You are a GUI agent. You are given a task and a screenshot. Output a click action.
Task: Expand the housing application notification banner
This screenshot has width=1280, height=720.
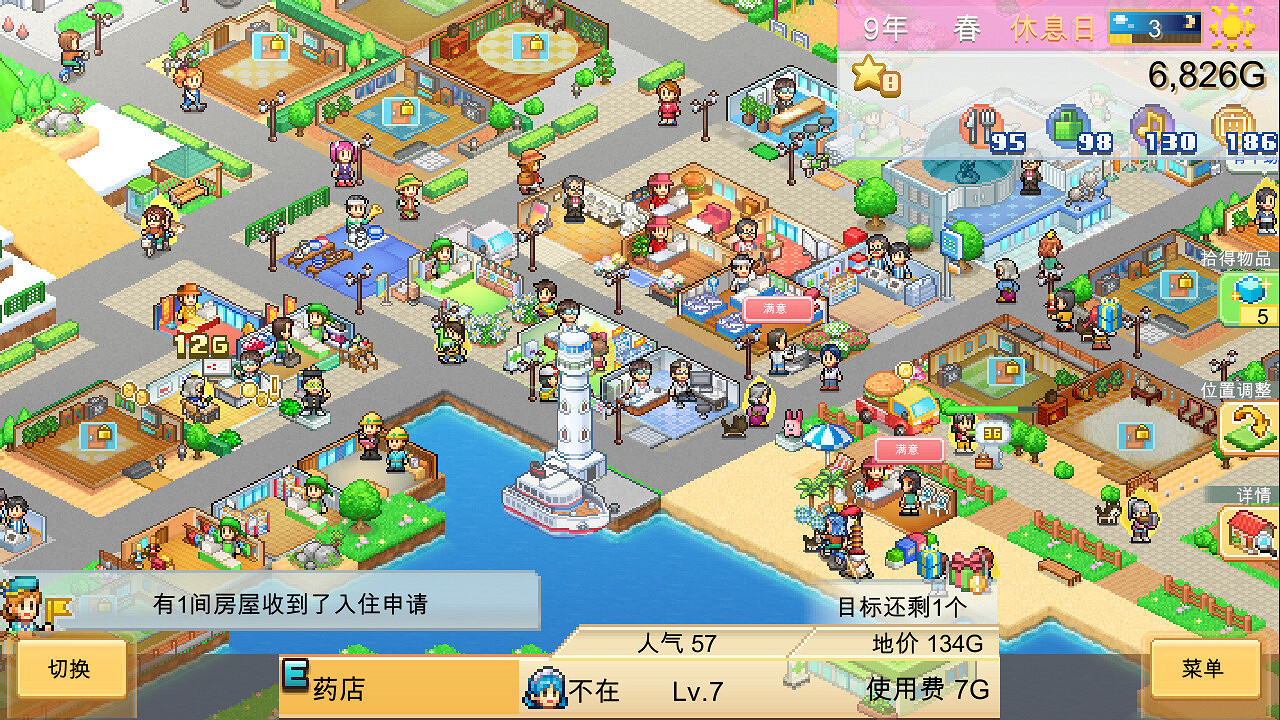(290, 604)
